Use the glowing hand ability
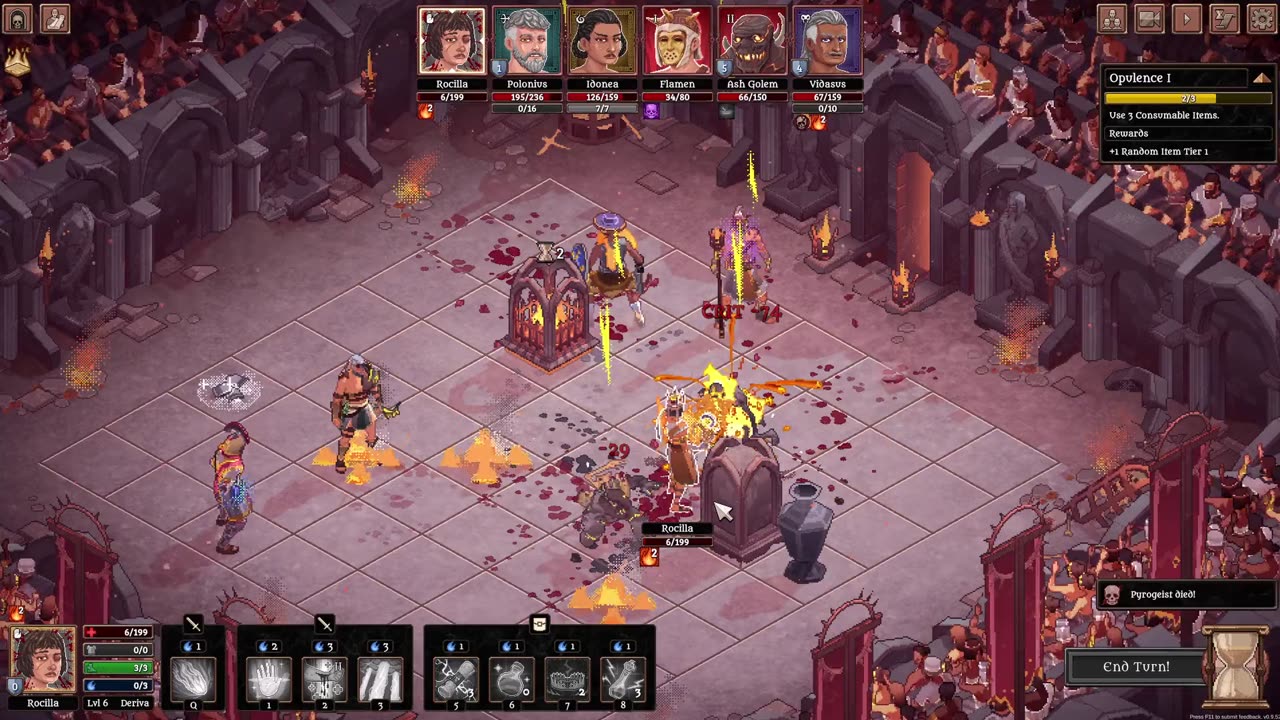Viewport: 1280px width, 720px height. pos(268,678)
